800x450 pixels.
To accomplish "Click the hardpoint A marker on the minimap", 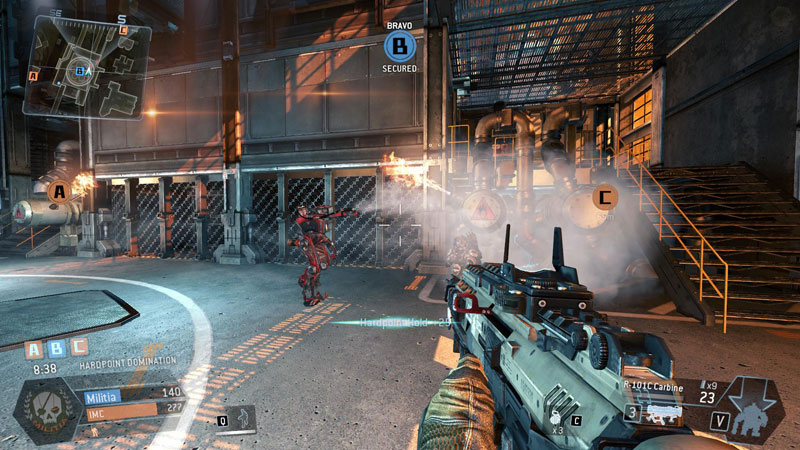I will [34, 75].
